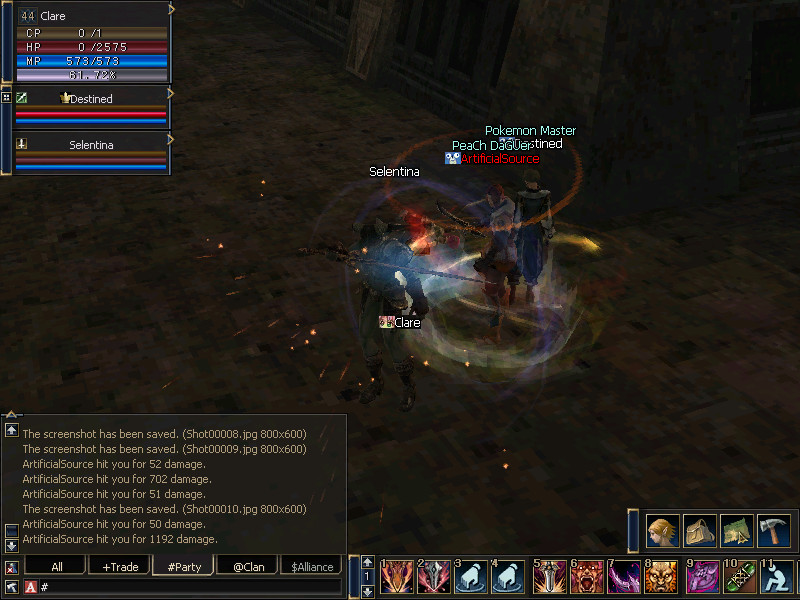Activate the lion head skill in slot 8
This screenshot has width=800, height=600.
pyautogui.click(x=662, y=577)
